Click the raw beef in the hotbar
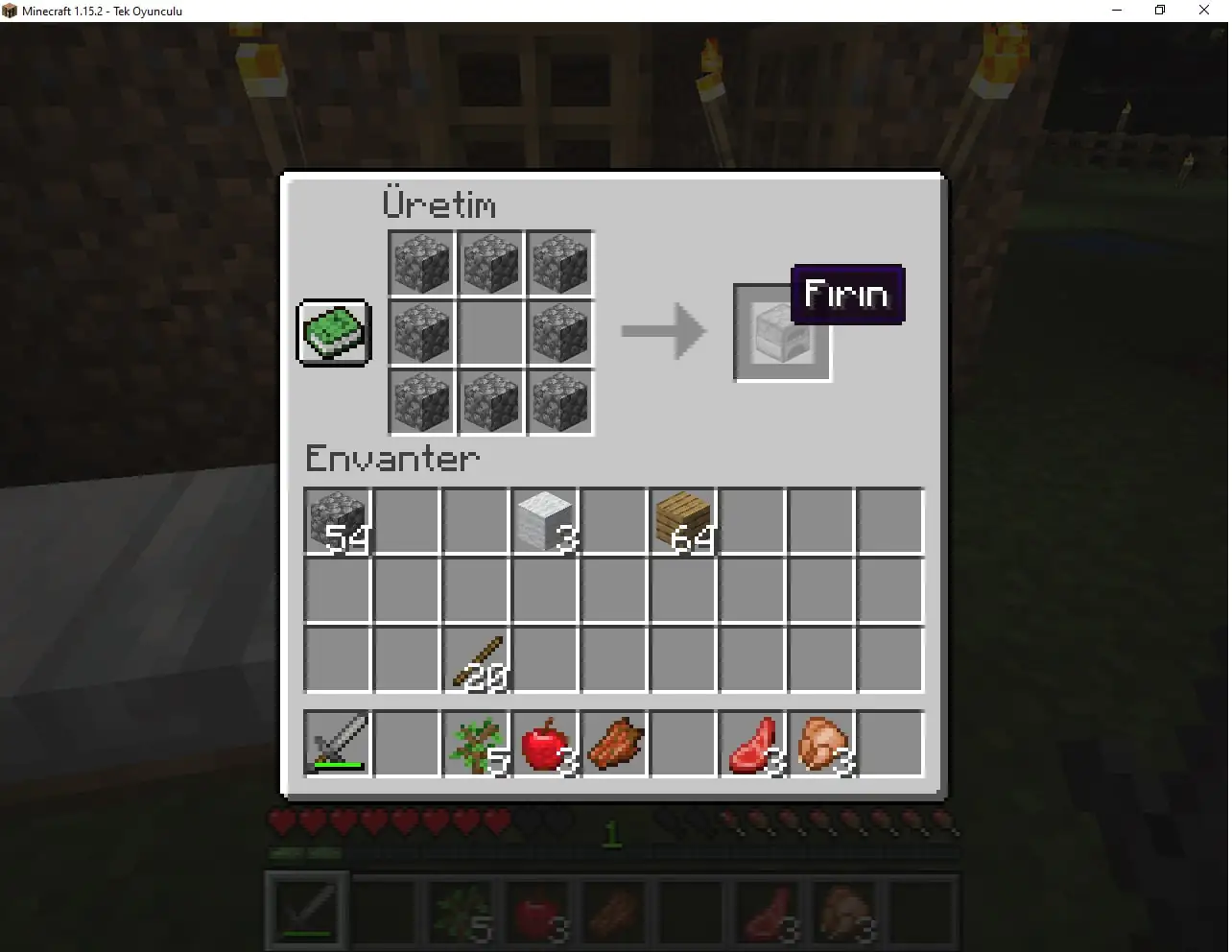The width and height of the screenshot is (1232, 952). coord(768,908)
